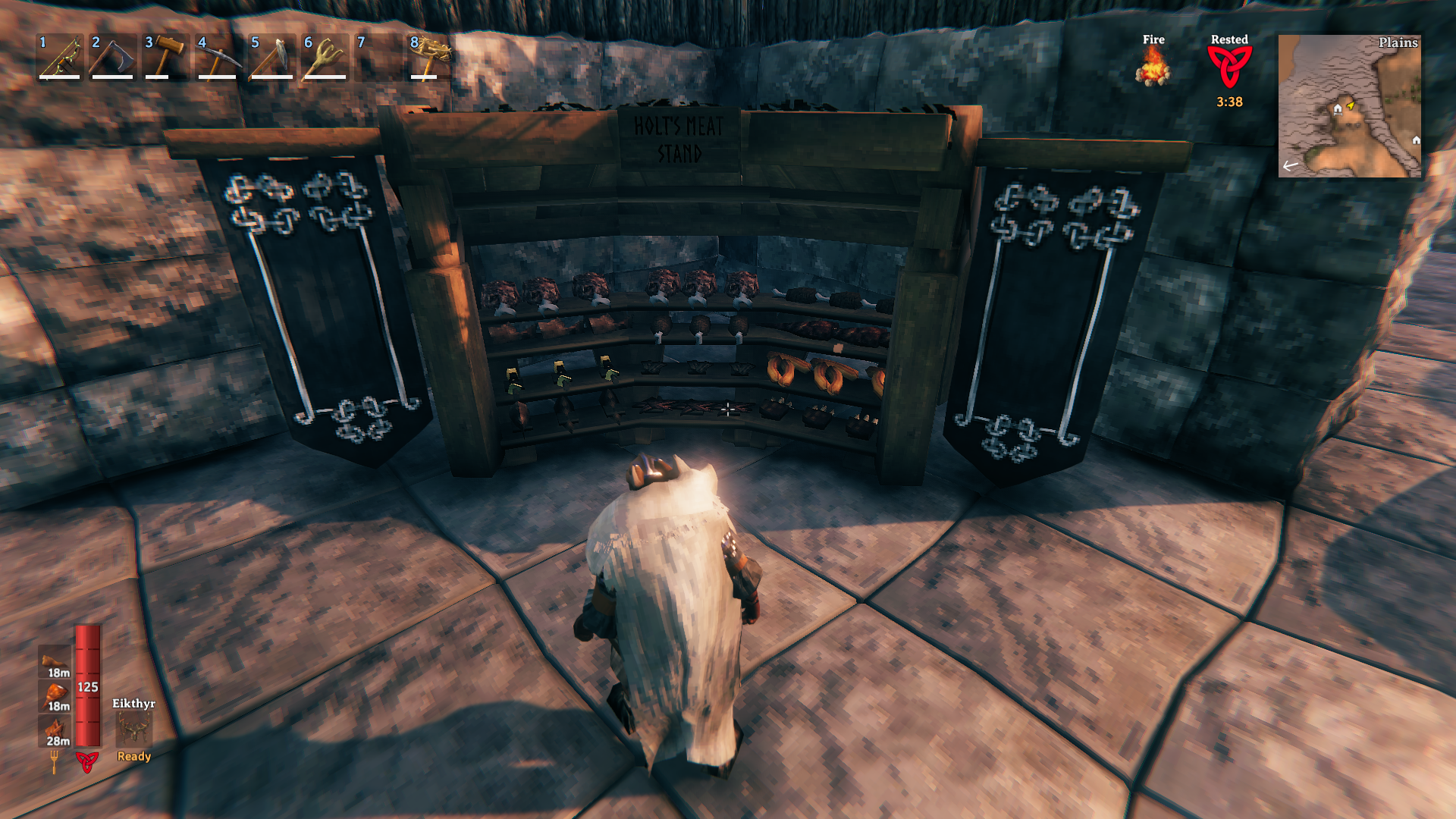Open the Plains minimap
1456x819 pixels.
(1349, 106)
